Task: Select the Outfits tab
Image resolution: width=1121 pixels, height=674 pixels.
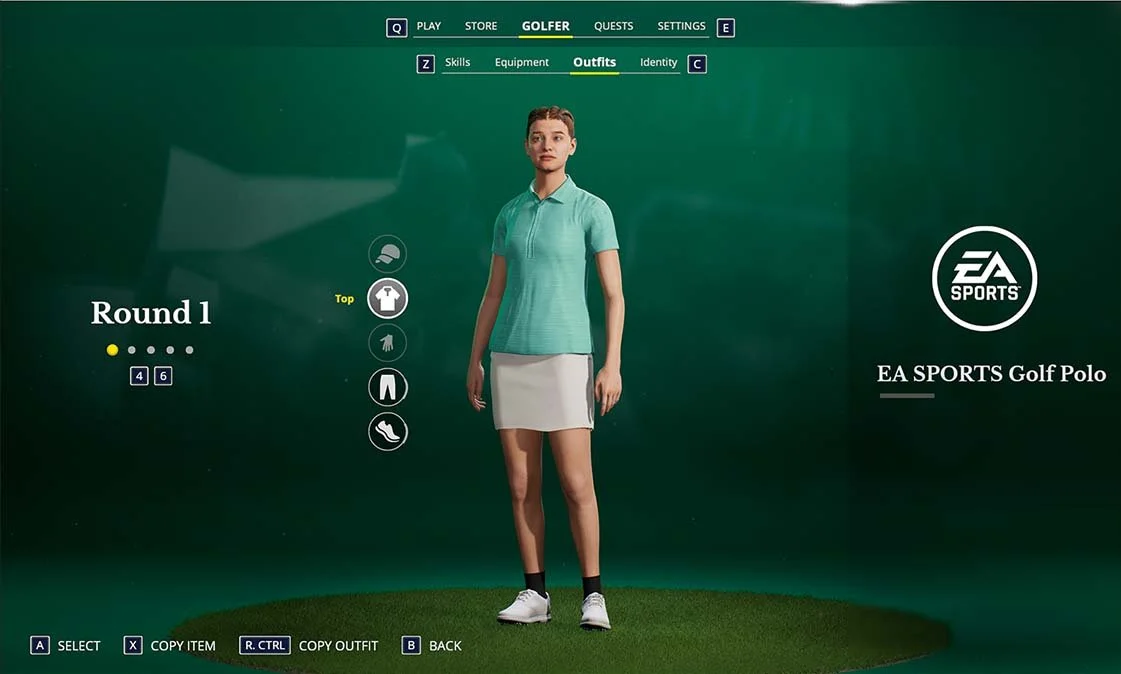Action: pos(595,62)
